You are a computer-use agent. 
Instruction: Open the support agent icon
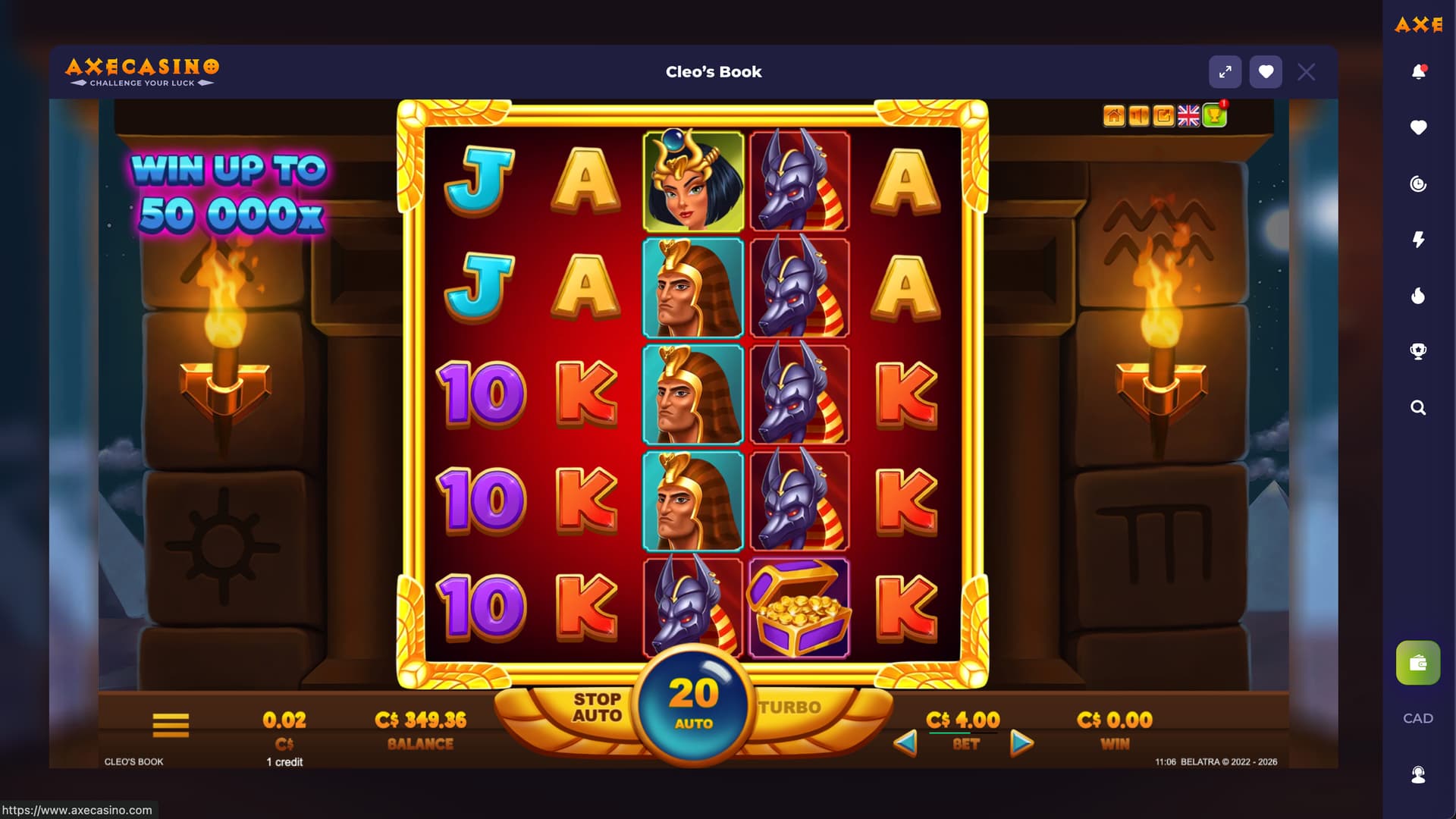[1418, 774]
